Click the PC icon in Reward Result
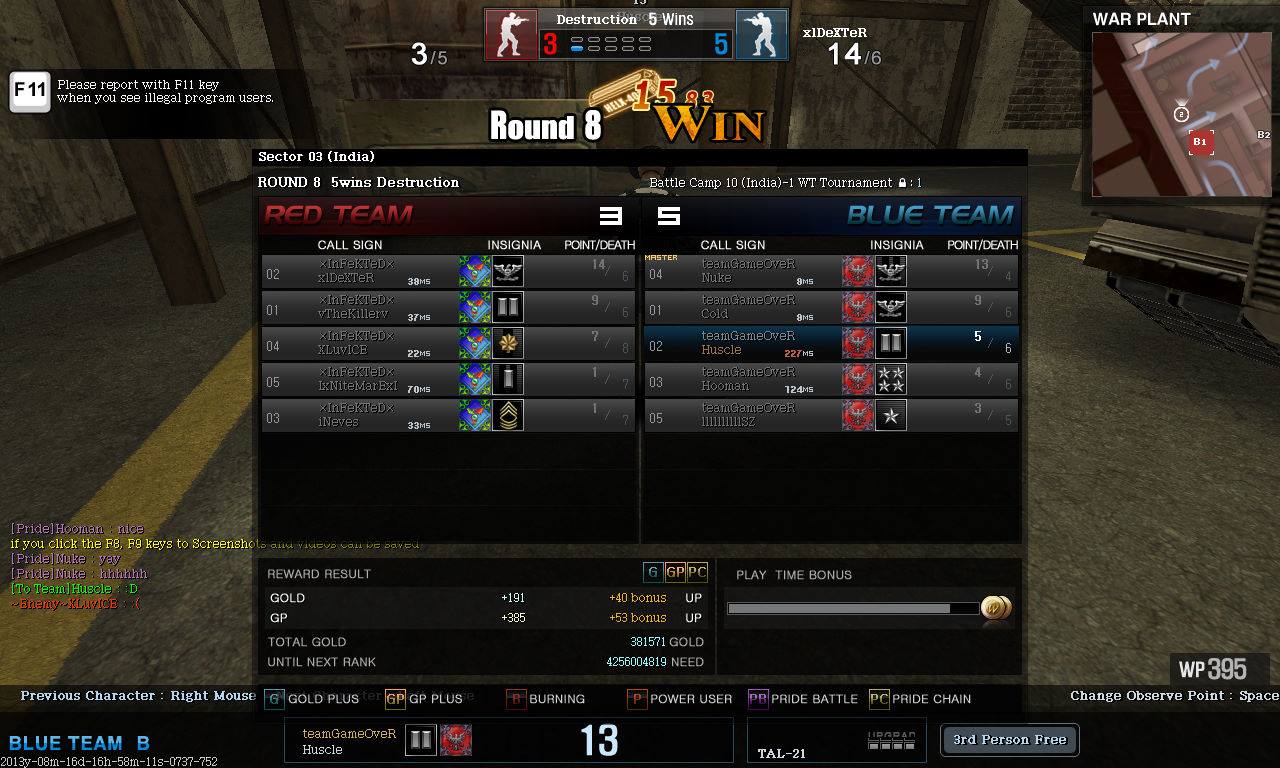This screenshot has width=1280, height=768. [x=697, y=572]
